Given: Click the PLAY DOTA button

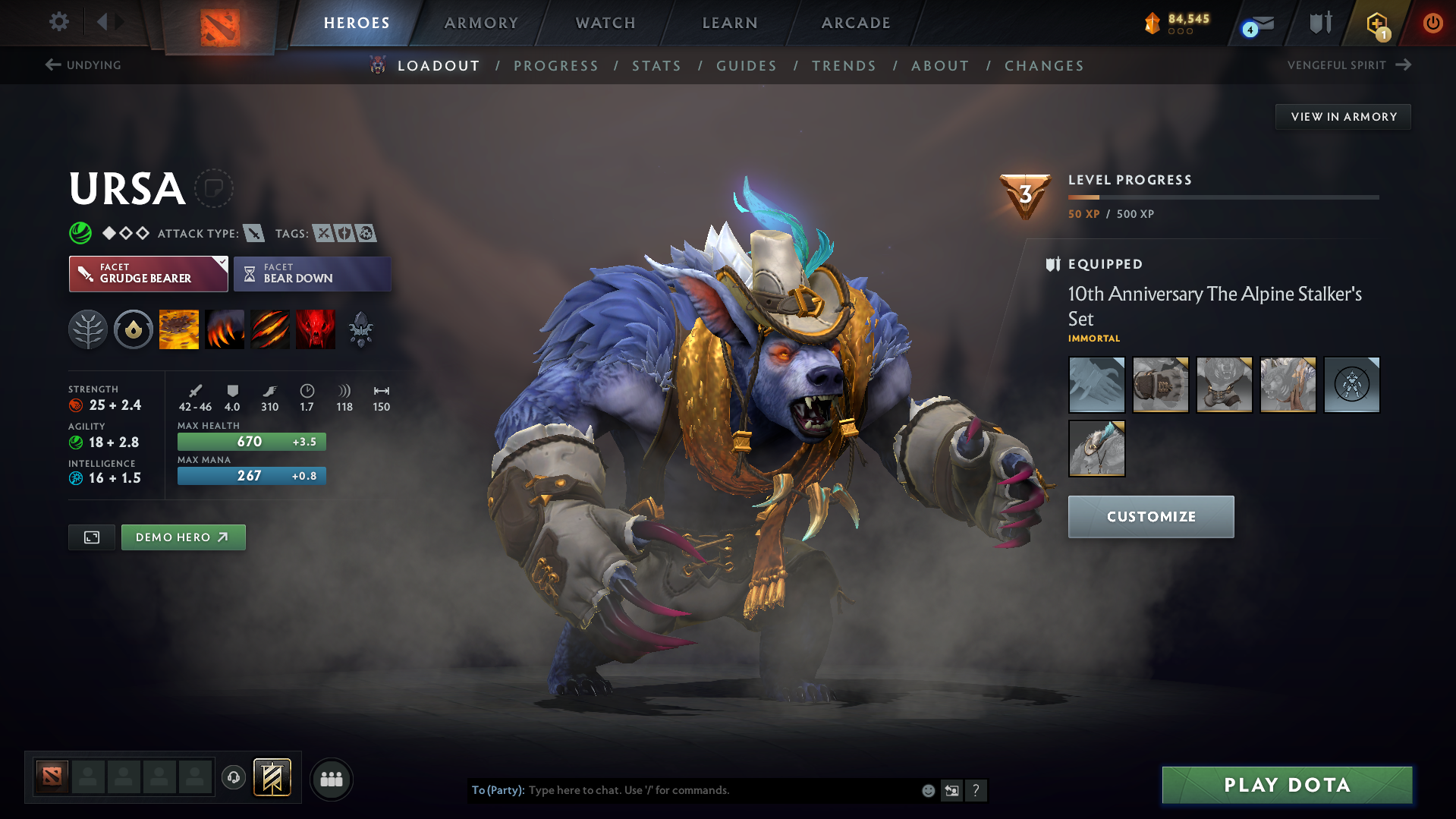Looking at the screenshot, I should point(1286,785).
